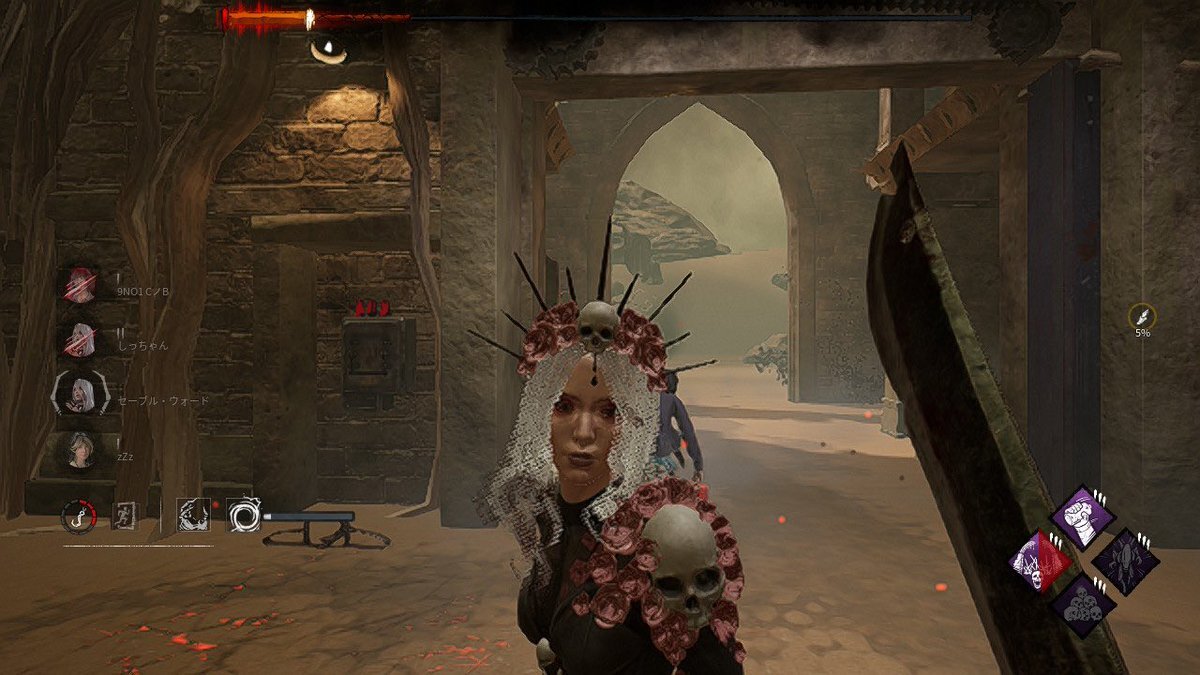
Task: Select survivor zZz's portrait
Action: (80, 451)
